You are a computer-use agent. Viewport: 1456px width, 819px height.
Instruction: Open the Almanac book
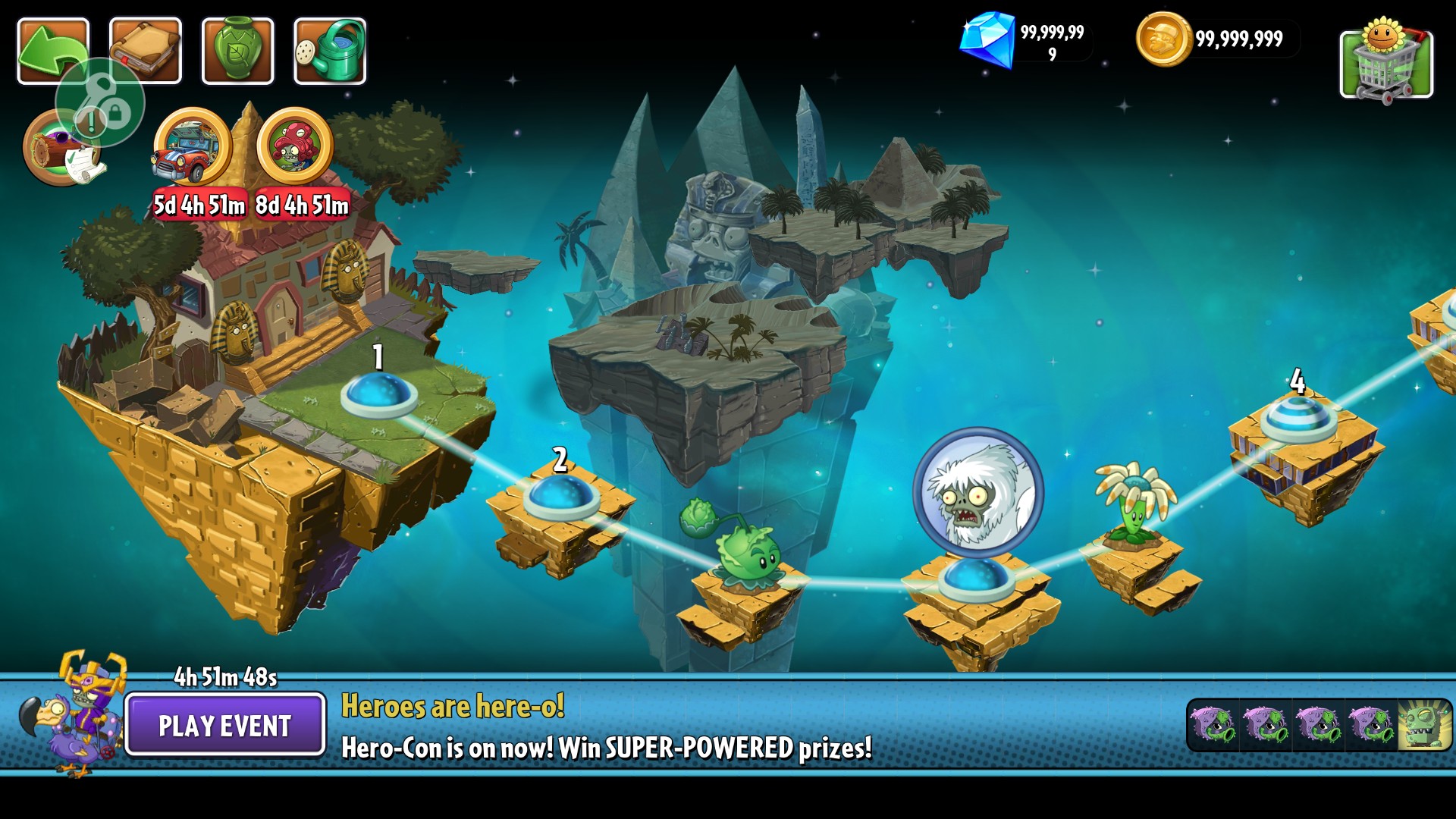coord(145,51)
